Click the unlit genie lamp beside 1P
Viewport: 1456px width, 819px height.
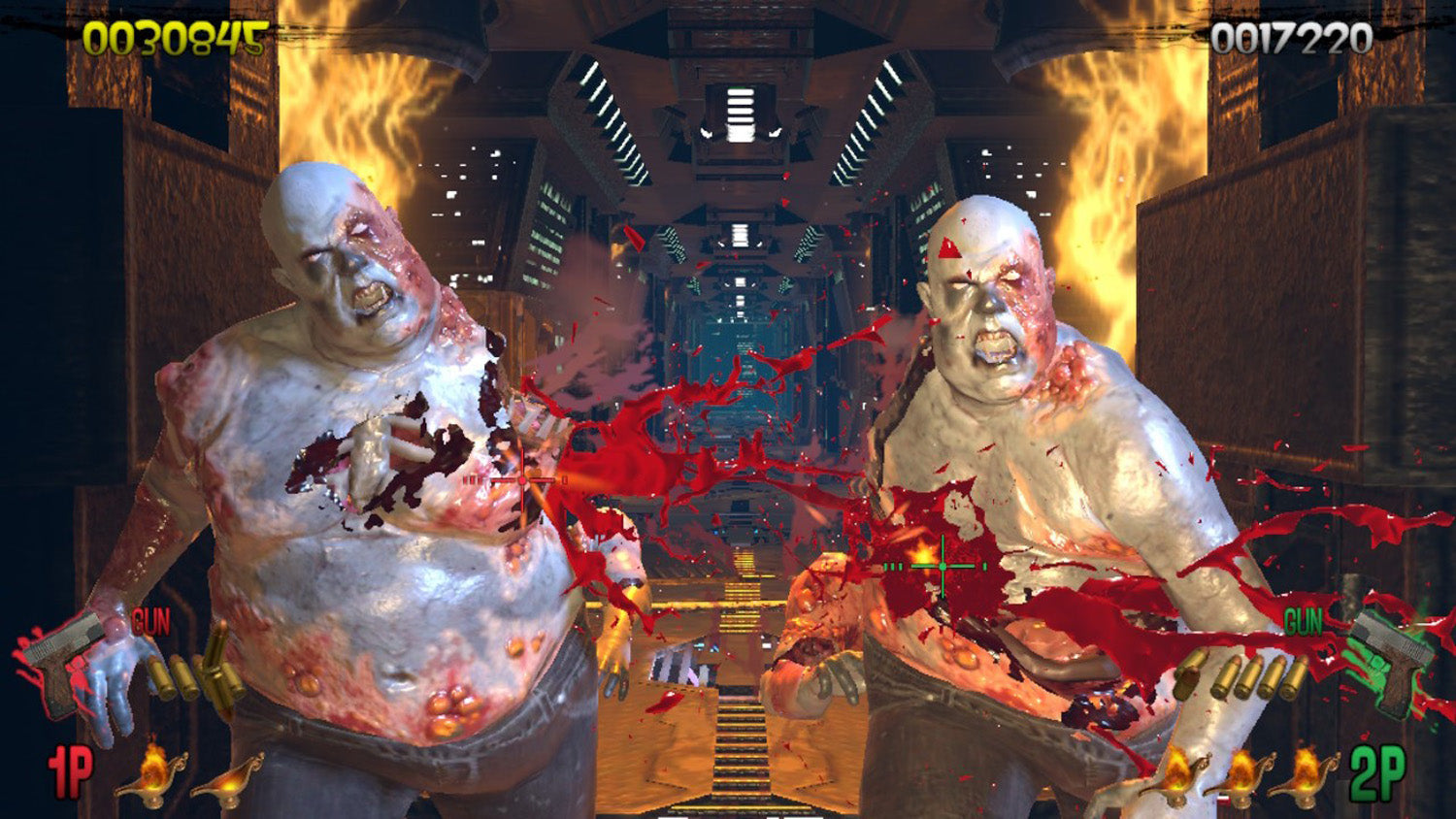[x=229, y=788]
